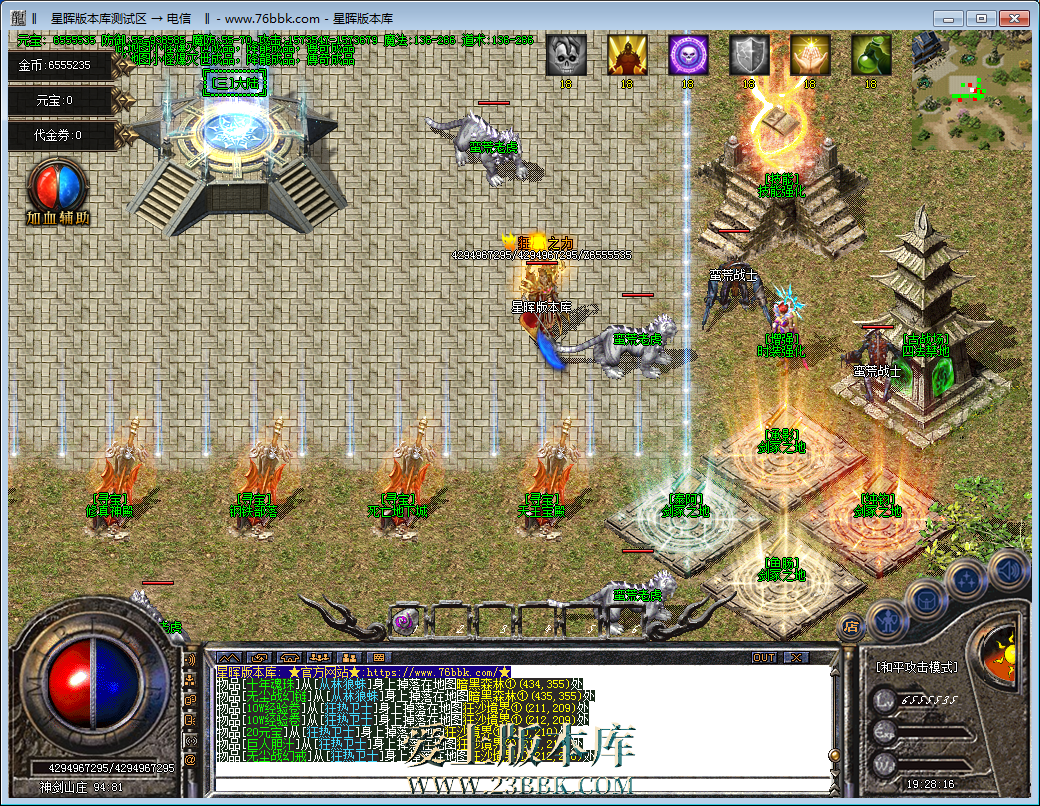Open the character figure panel button
This screenshot has width=1040, height=806.
tap(888, 620)
